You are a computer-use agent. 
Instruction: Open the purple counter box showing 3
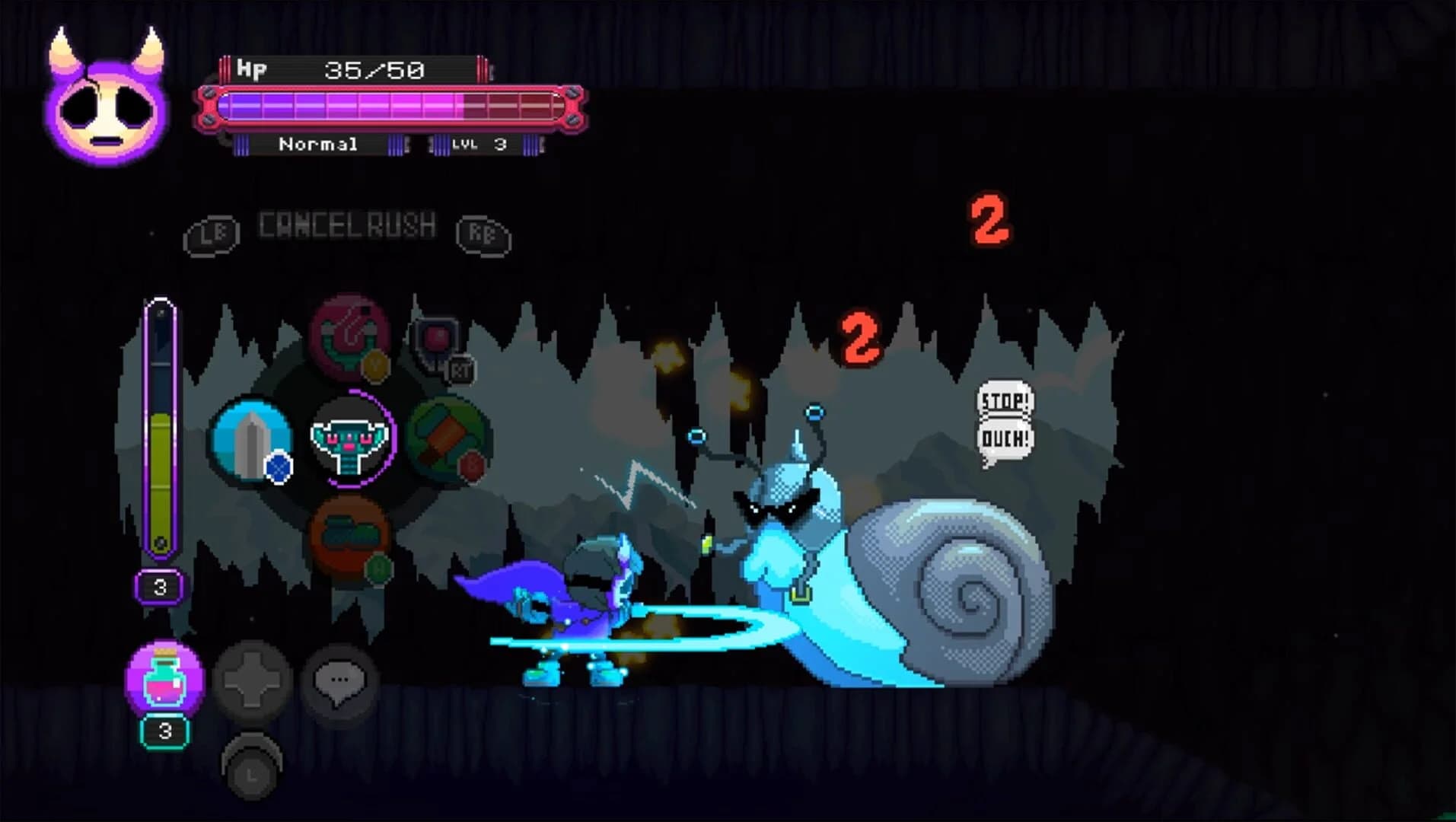159,587
